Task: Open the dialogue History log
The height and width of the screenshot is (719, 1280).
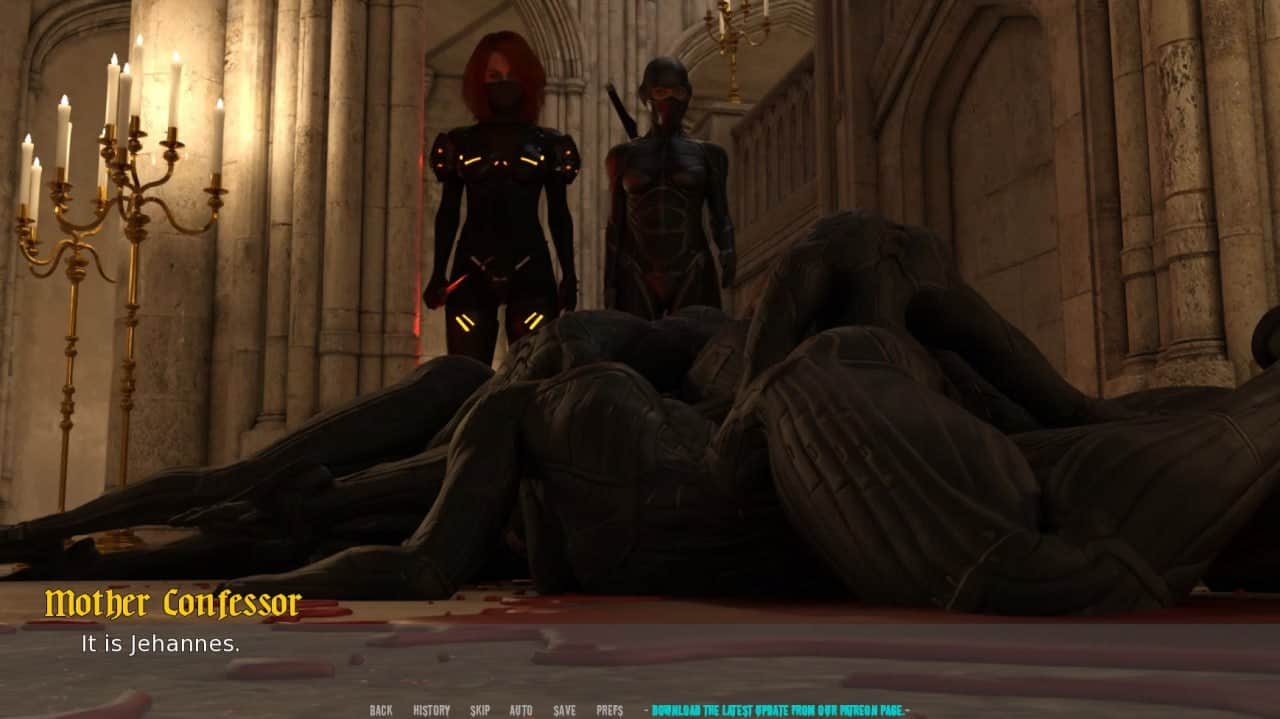Action: (431, 710)
